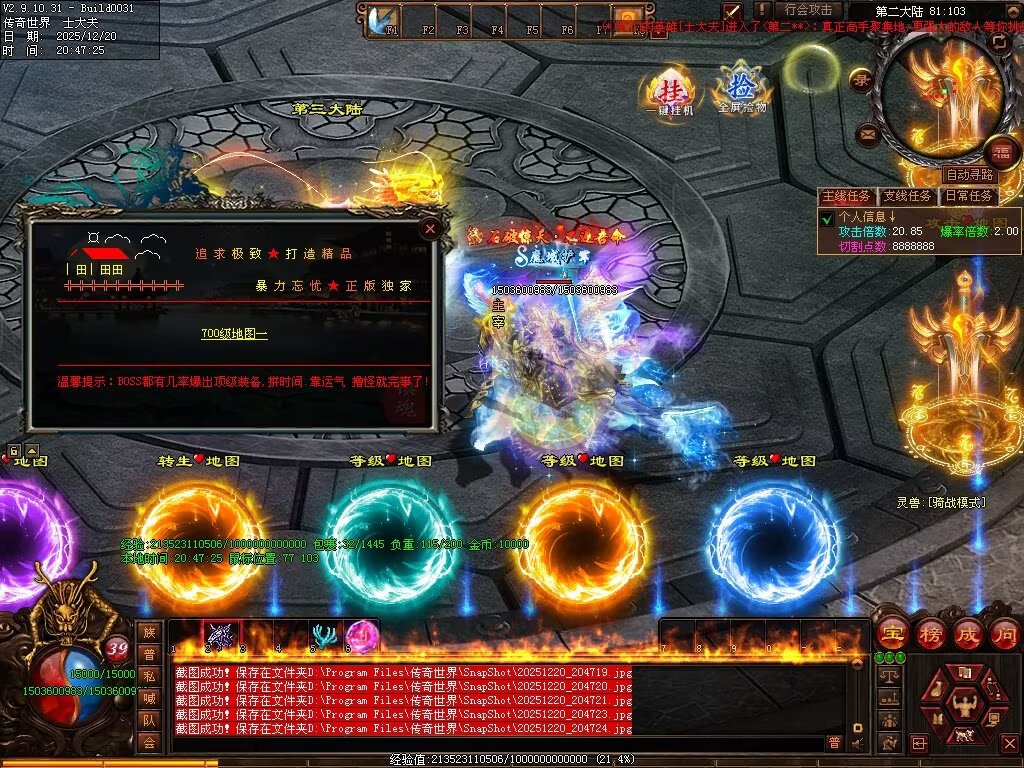Toggle the 个人信息 checkbox
The image size is (1024, 768).
point(827,218)
